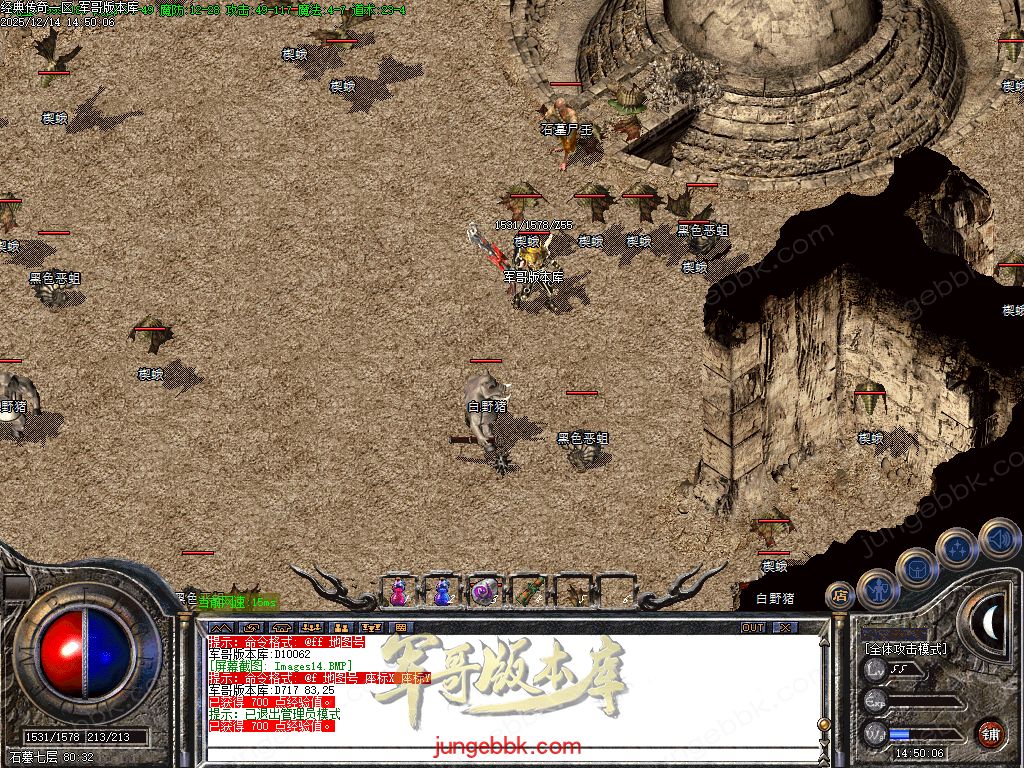Use the pink potion in the belt
1024x768 pixels.
[398, 592]
